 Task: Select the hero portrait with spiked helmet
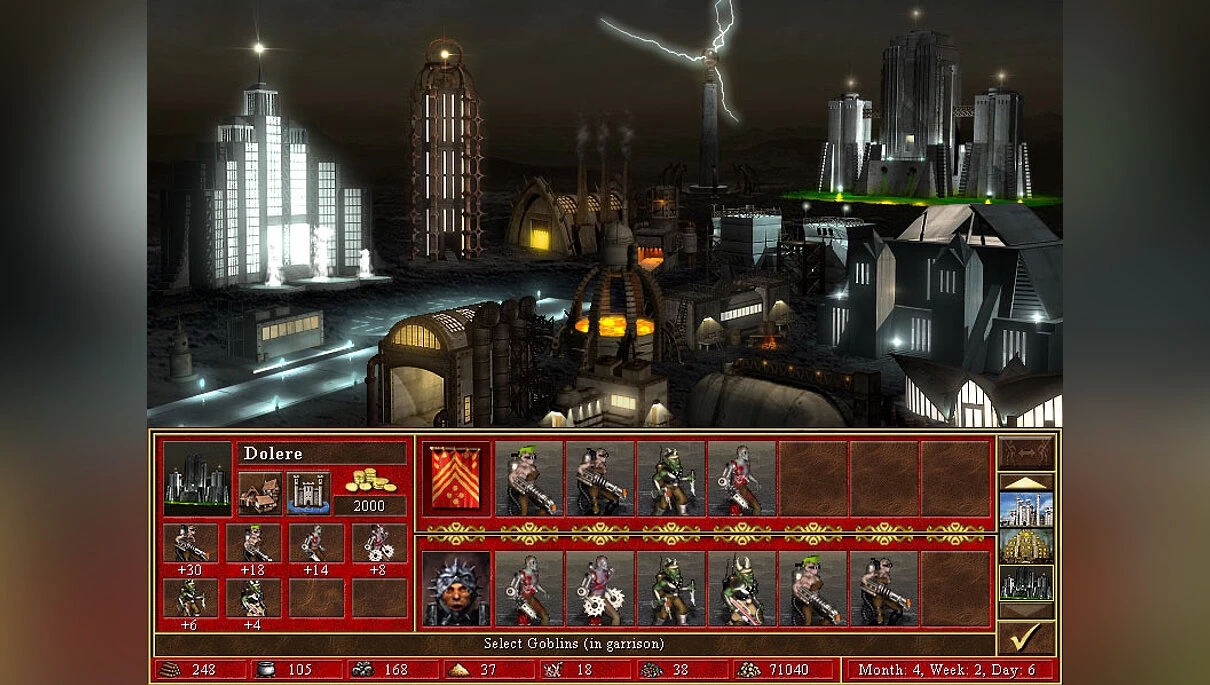(456, 589)
